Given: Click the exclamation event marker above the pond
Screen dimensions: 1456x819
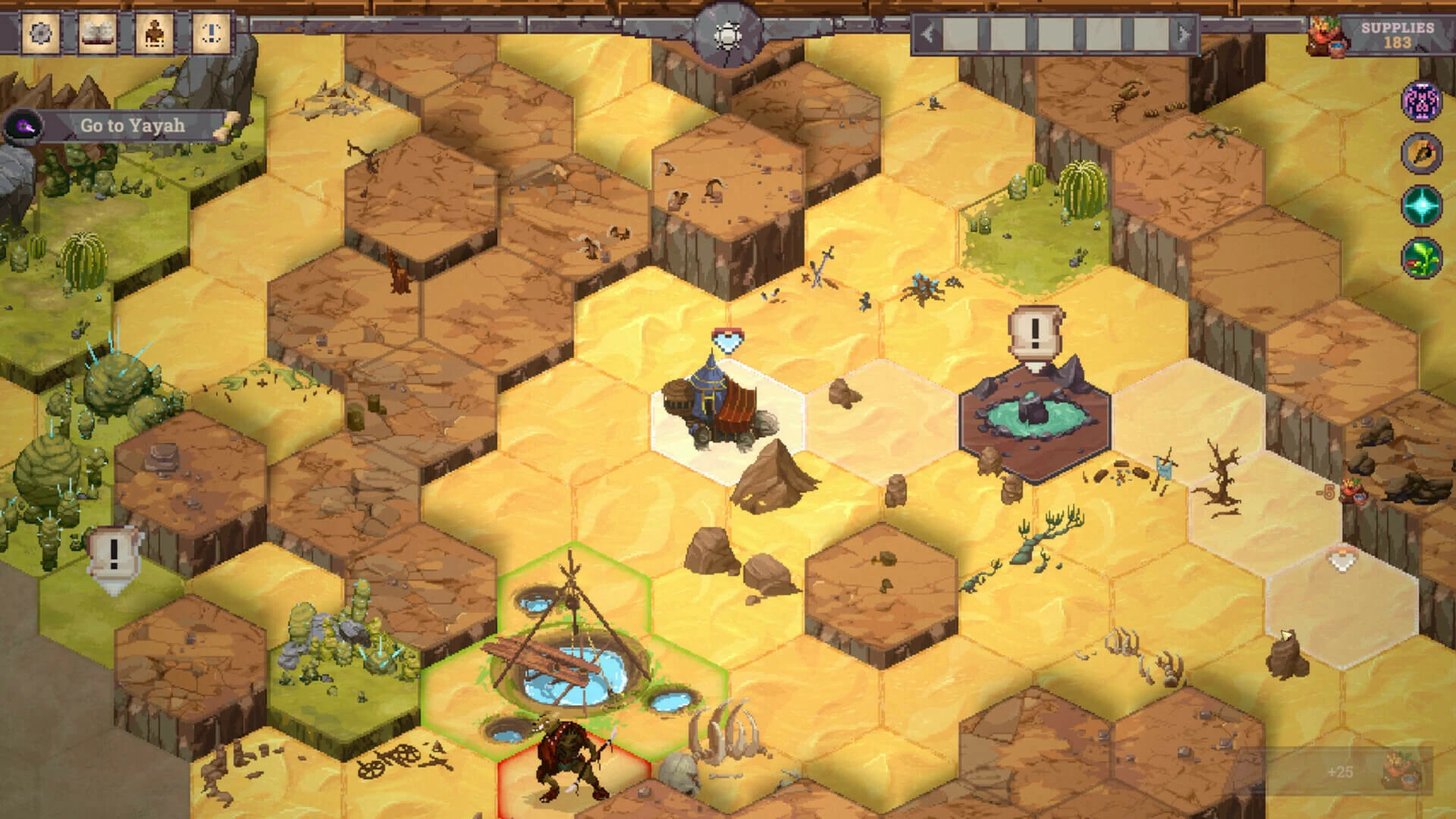Looking at the screenshot, I should click(x=1033, y=334).
